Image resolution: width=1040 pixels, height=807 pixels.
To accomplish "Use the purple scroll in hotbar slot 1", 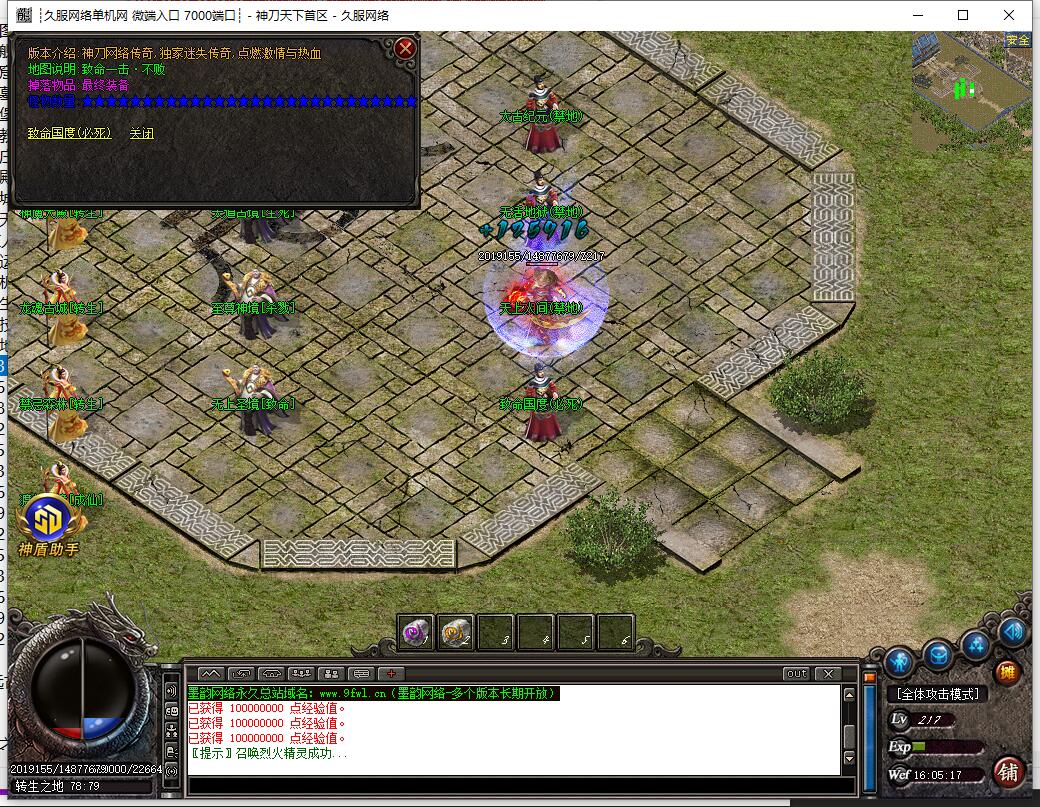I will coord(416,632).
